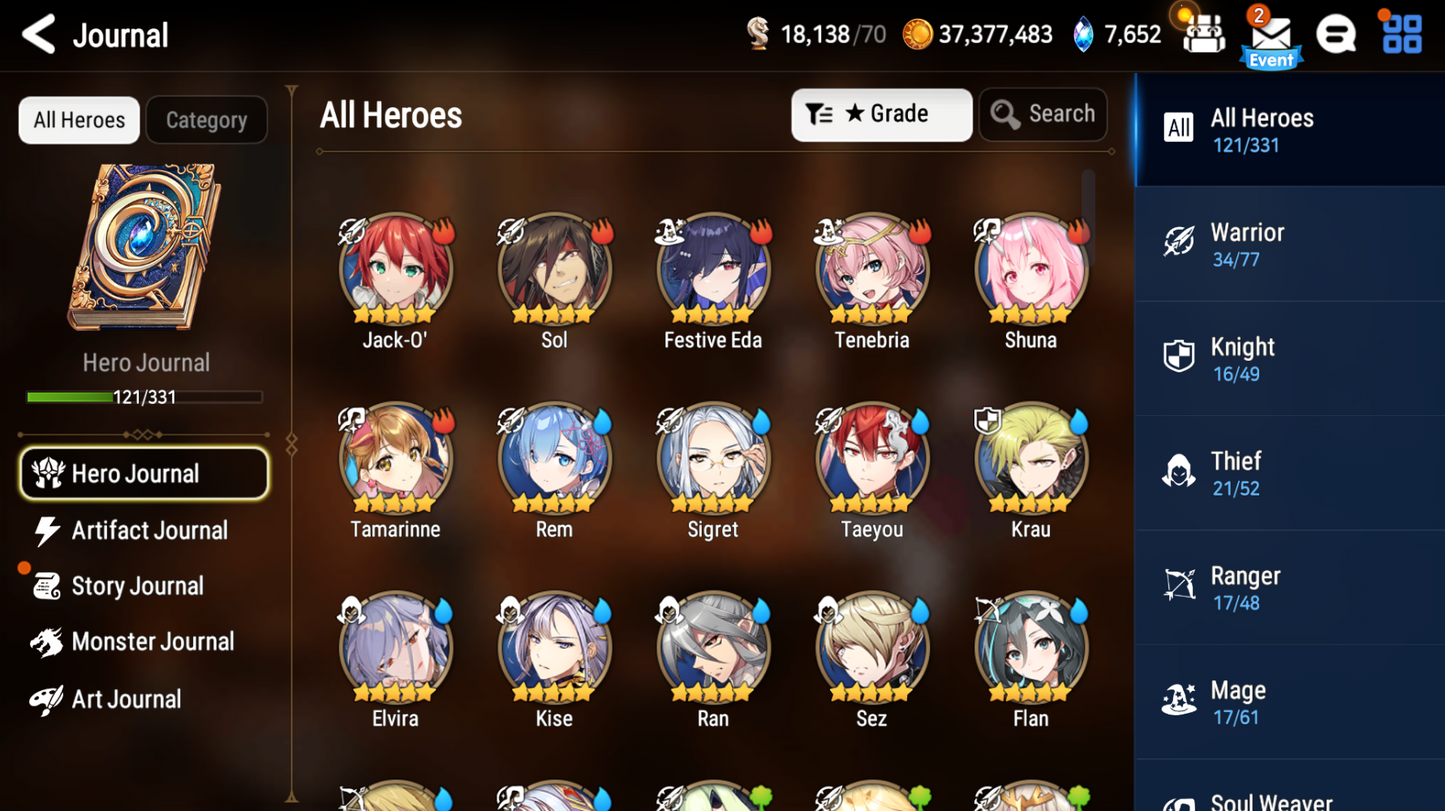Screen dimensions: 1445x811
Task: Click the Hero Journal progress bar
Action: [146, 396]
